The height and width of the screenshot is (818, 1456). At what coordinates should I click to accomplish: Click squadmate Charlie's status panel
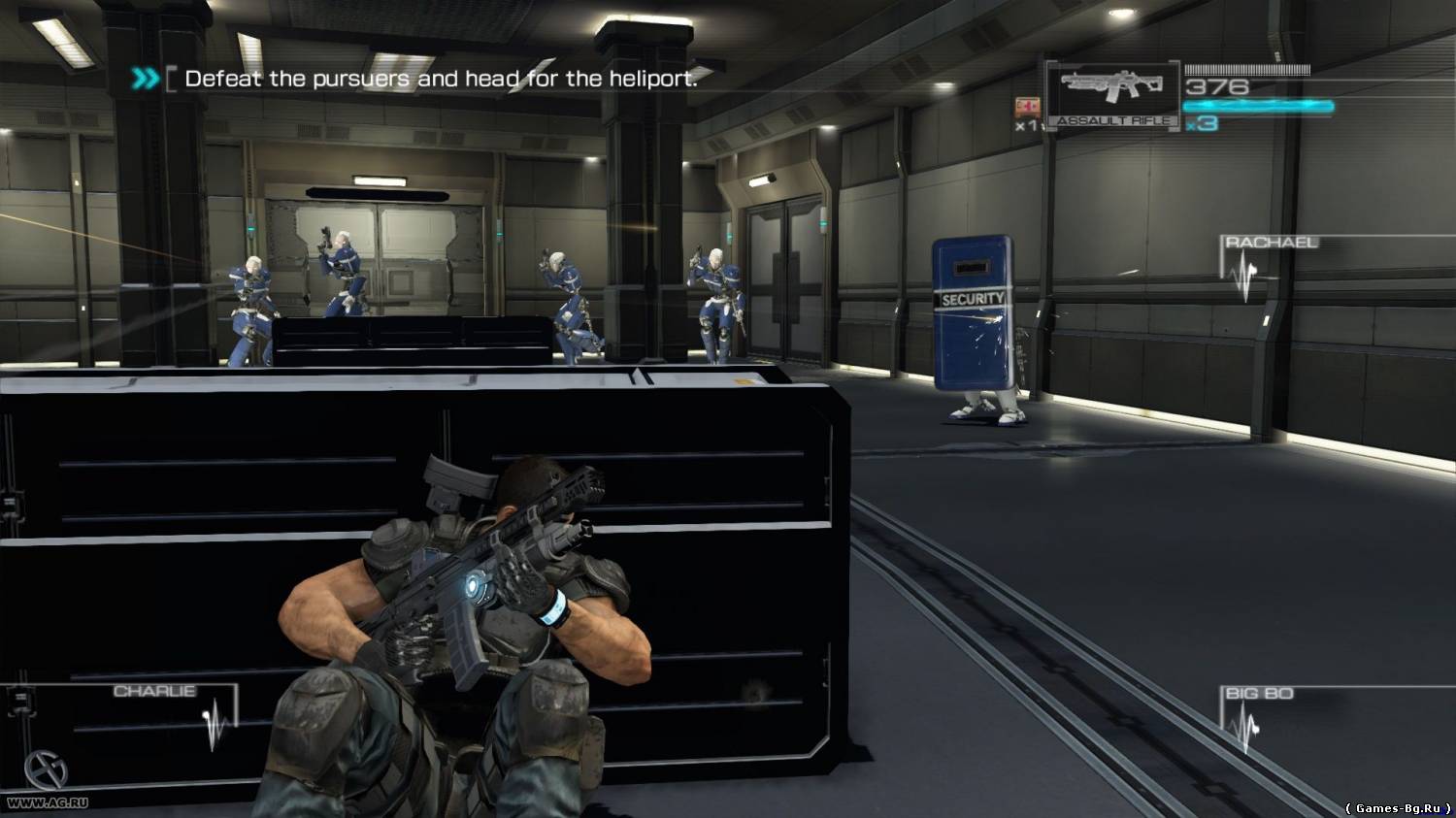pos(170,716)
